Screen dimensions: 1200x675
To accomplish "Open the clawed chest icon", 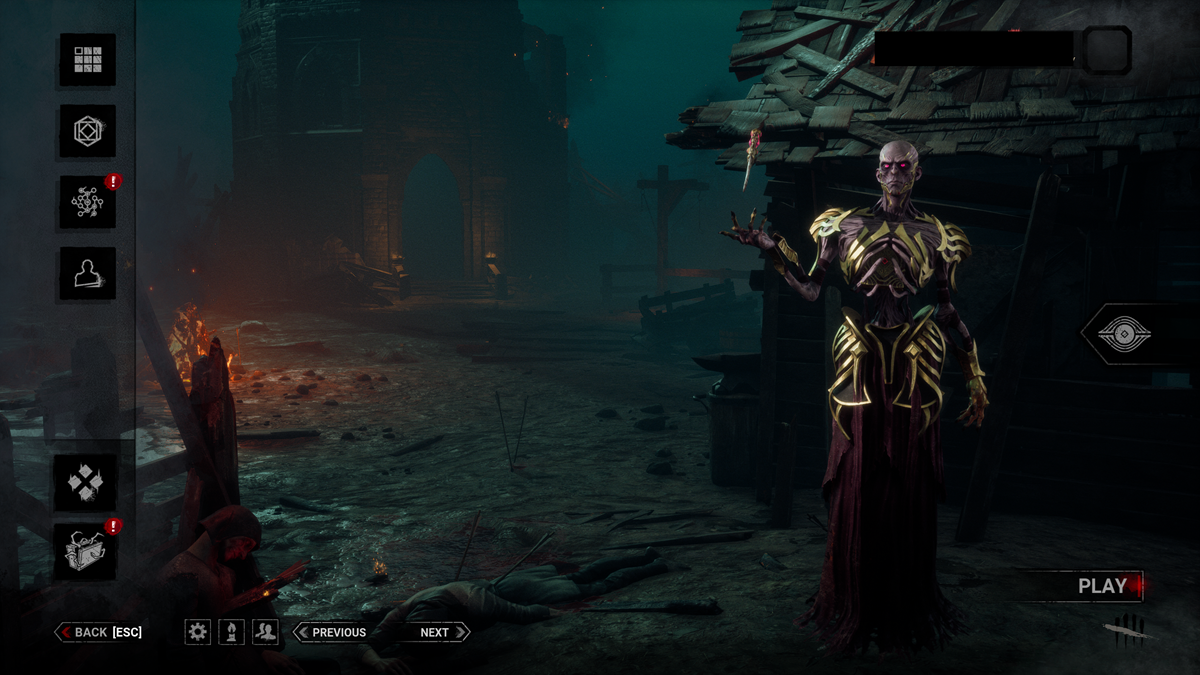I will click(x=85, y=551).
